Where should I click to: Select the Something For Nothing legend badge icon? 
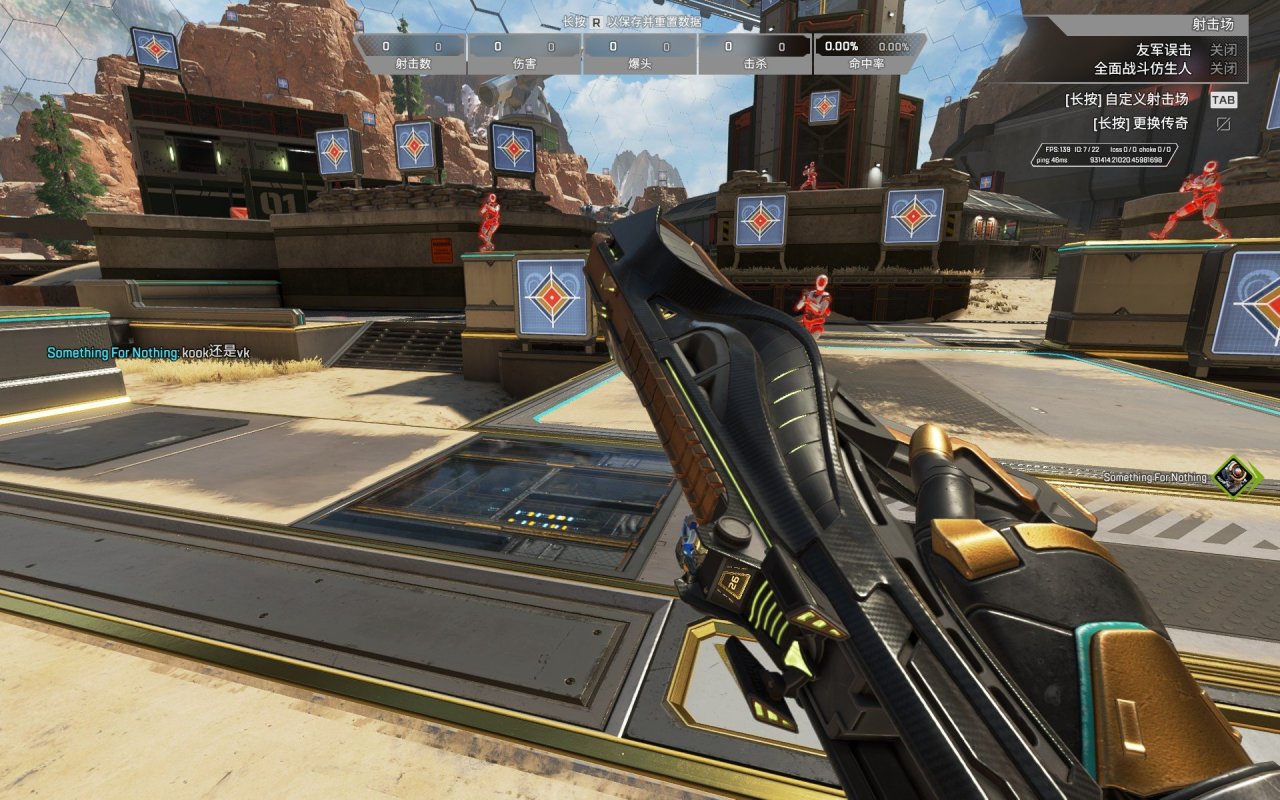(1236, 476)
